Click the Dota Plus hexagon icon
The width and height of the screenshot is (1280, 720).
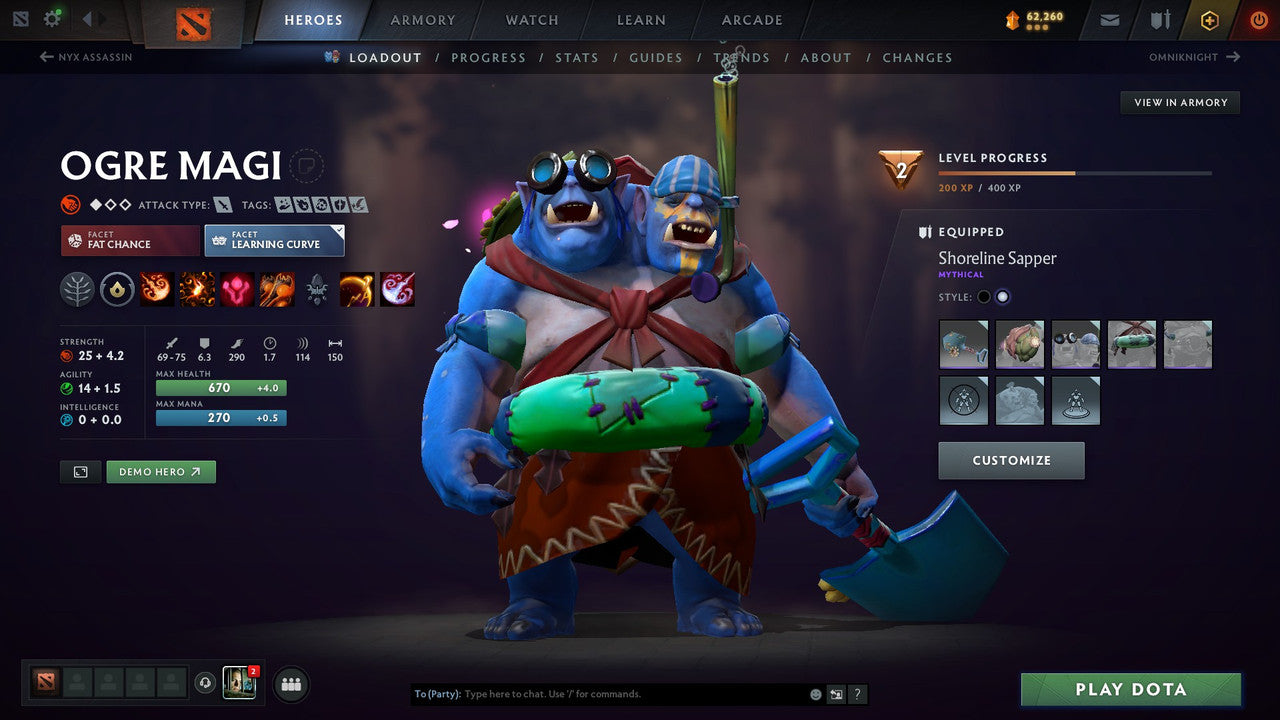1209,19
